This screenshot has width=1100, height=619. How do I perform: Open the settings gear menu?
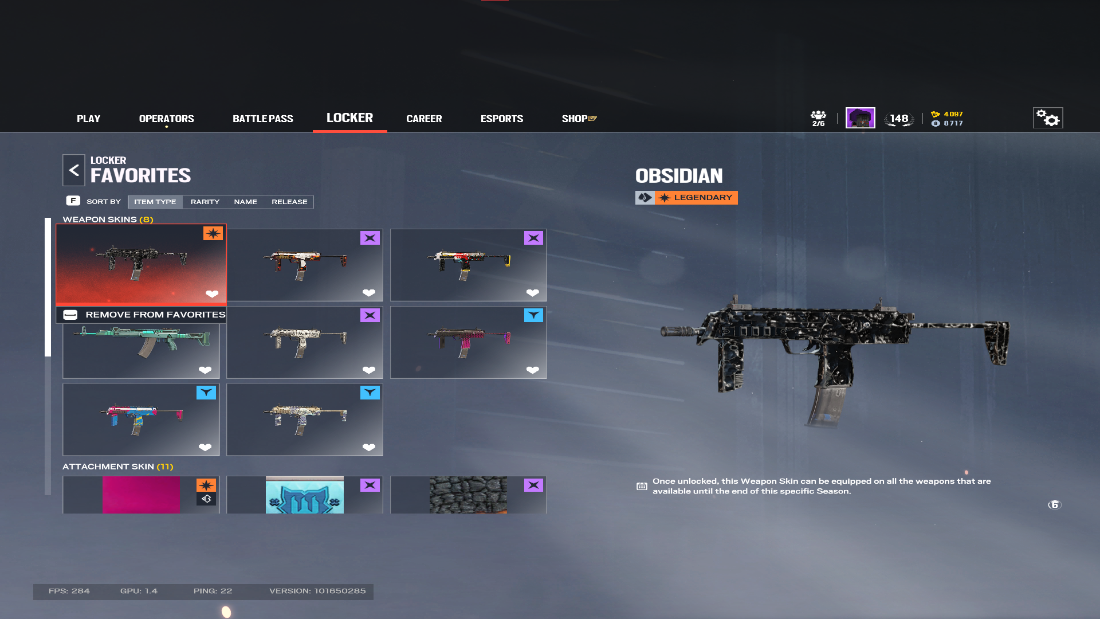click(1047, 118)
